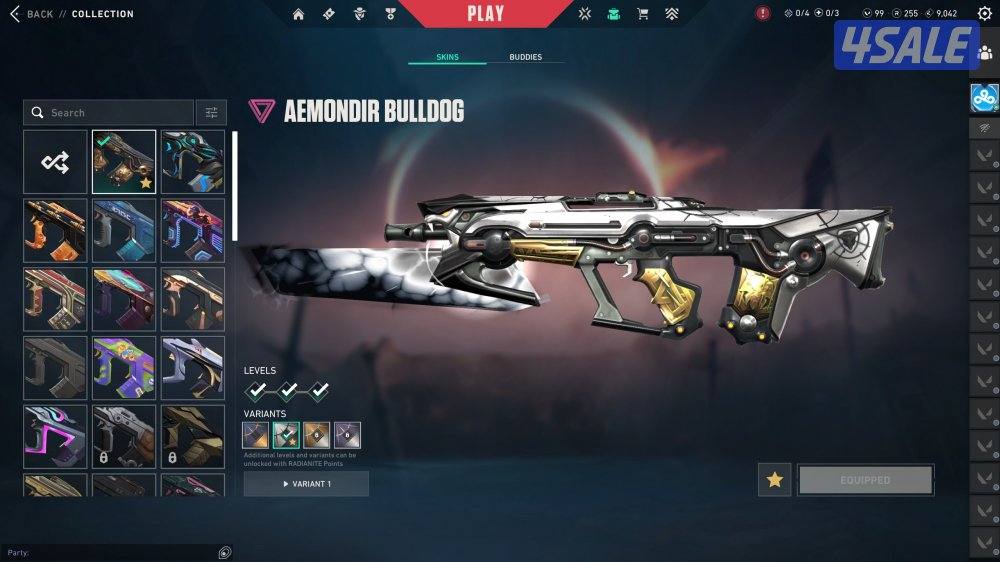Click the greyed Equipped button

pos(865,480)
